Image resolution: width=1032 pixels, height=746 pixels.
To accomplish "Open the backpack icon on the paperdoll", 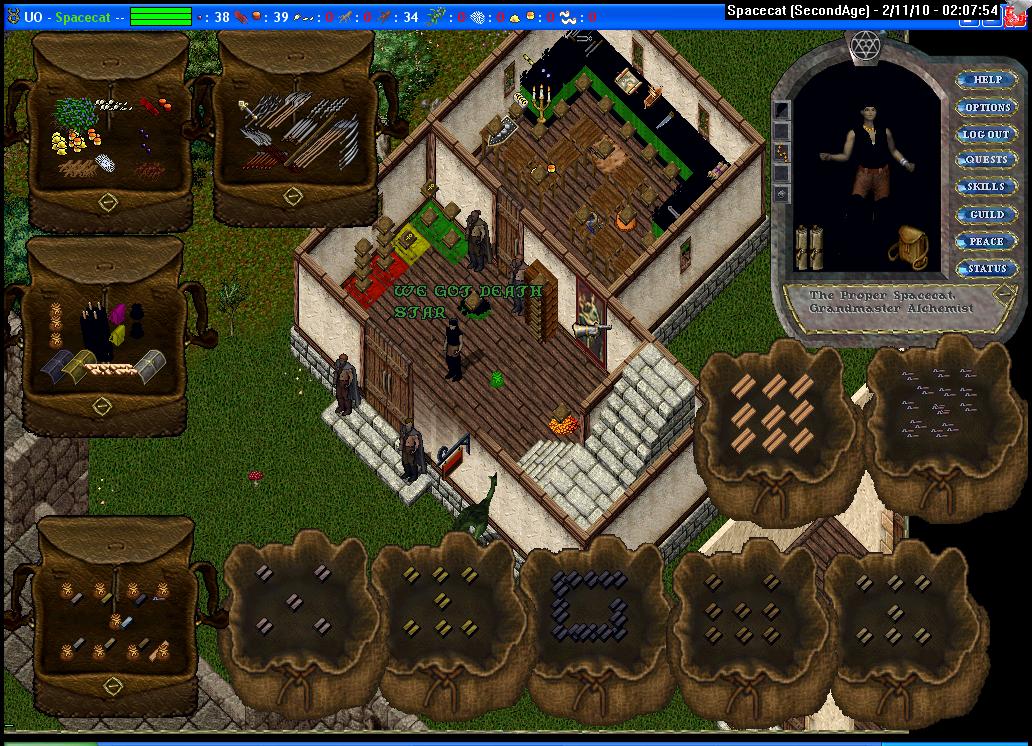I will click(x=908, y=246).
